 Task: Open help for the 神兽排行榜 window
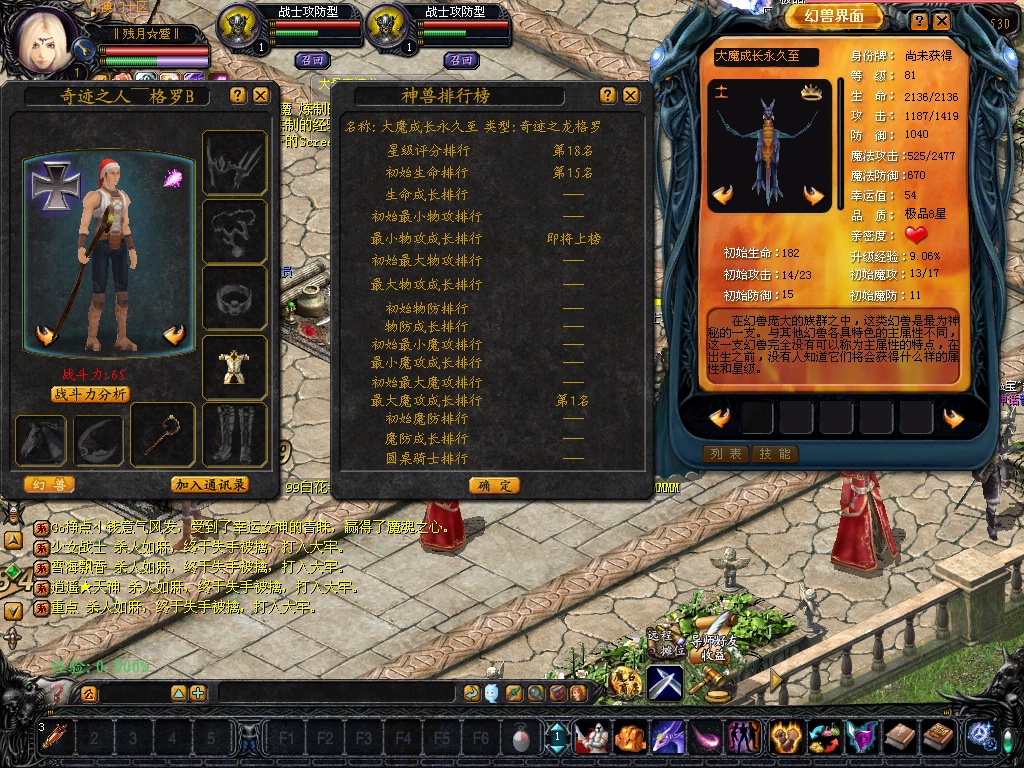click(608, 95)
